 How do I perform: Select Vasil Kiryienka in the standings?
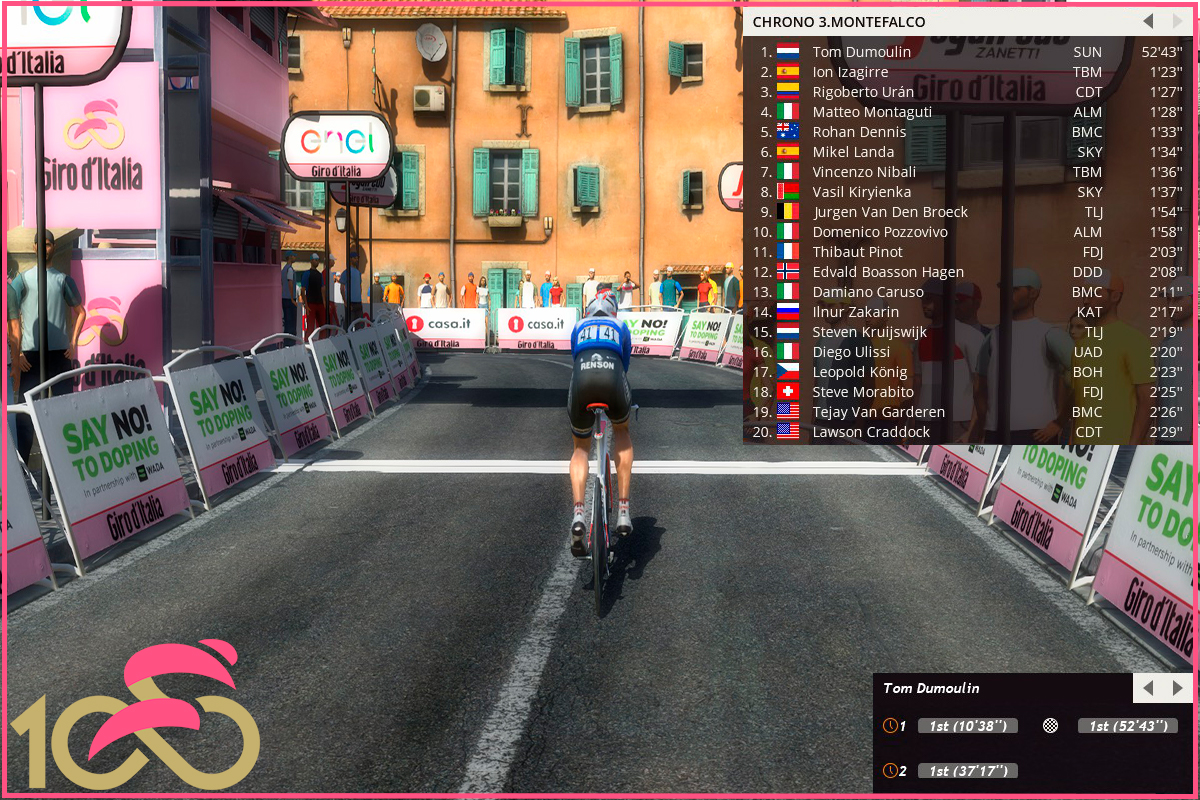pos(861,192)
